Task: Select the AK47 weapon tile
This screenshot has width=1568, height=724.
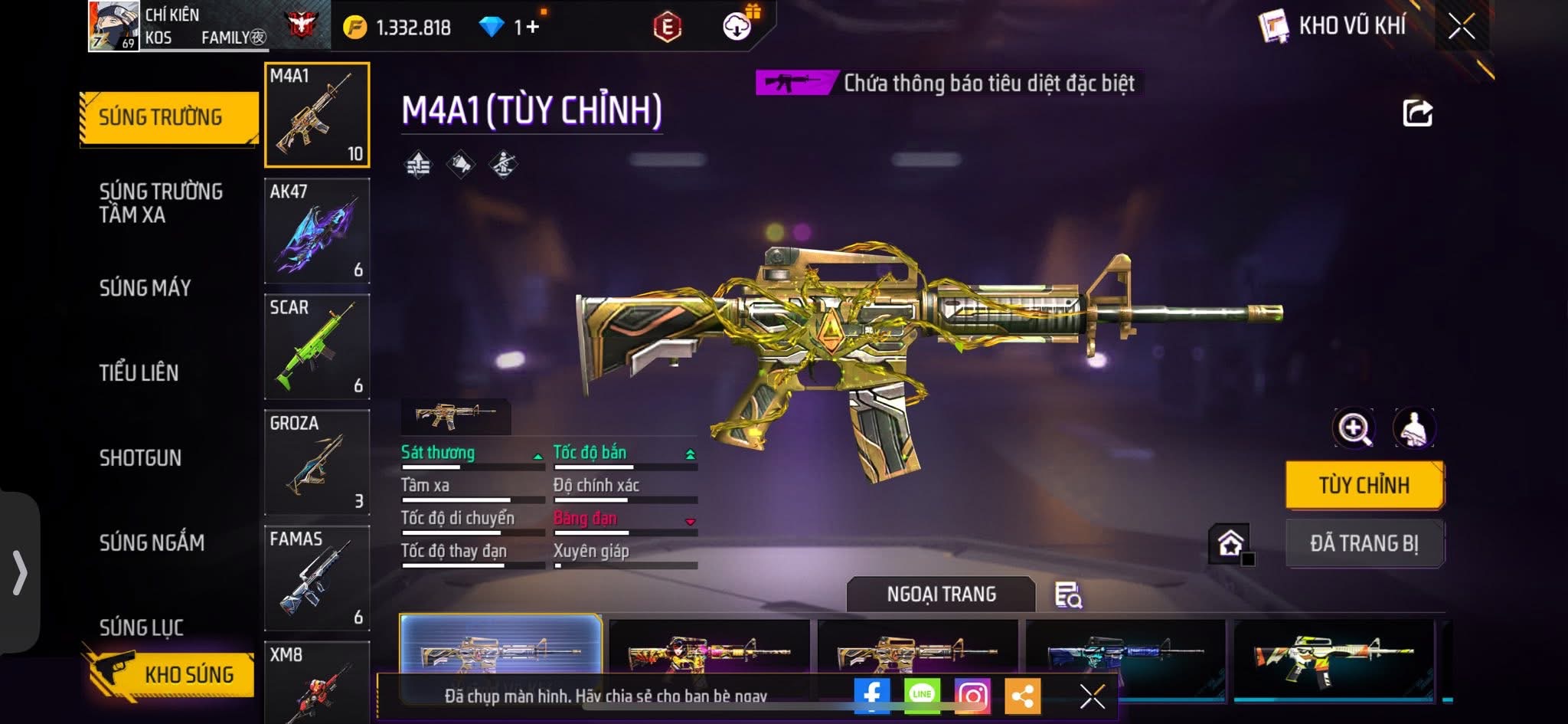Action: [x=317, y=231]
